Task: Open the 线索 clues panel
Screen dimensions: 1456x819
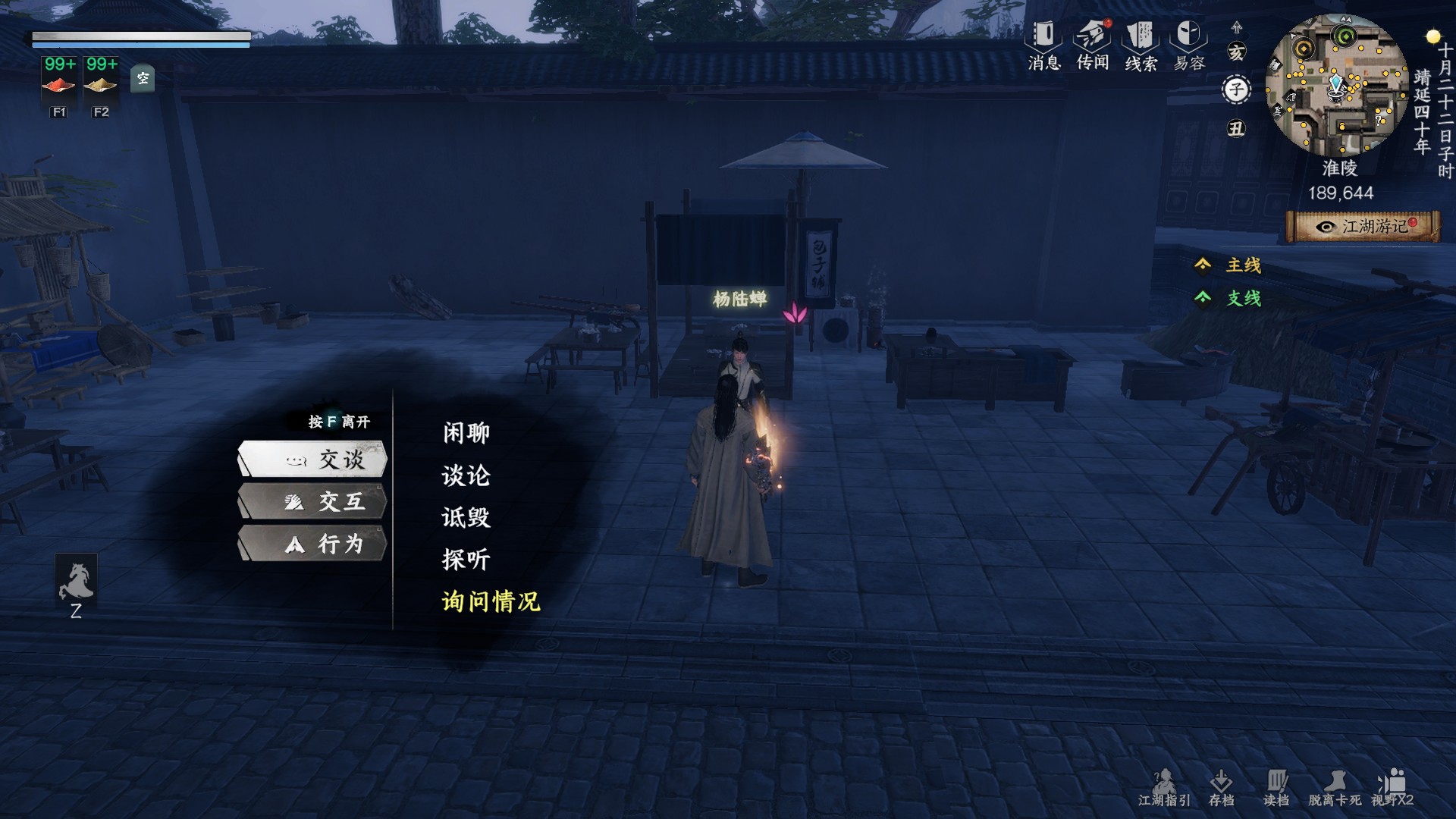Action: click(1141, 45)
